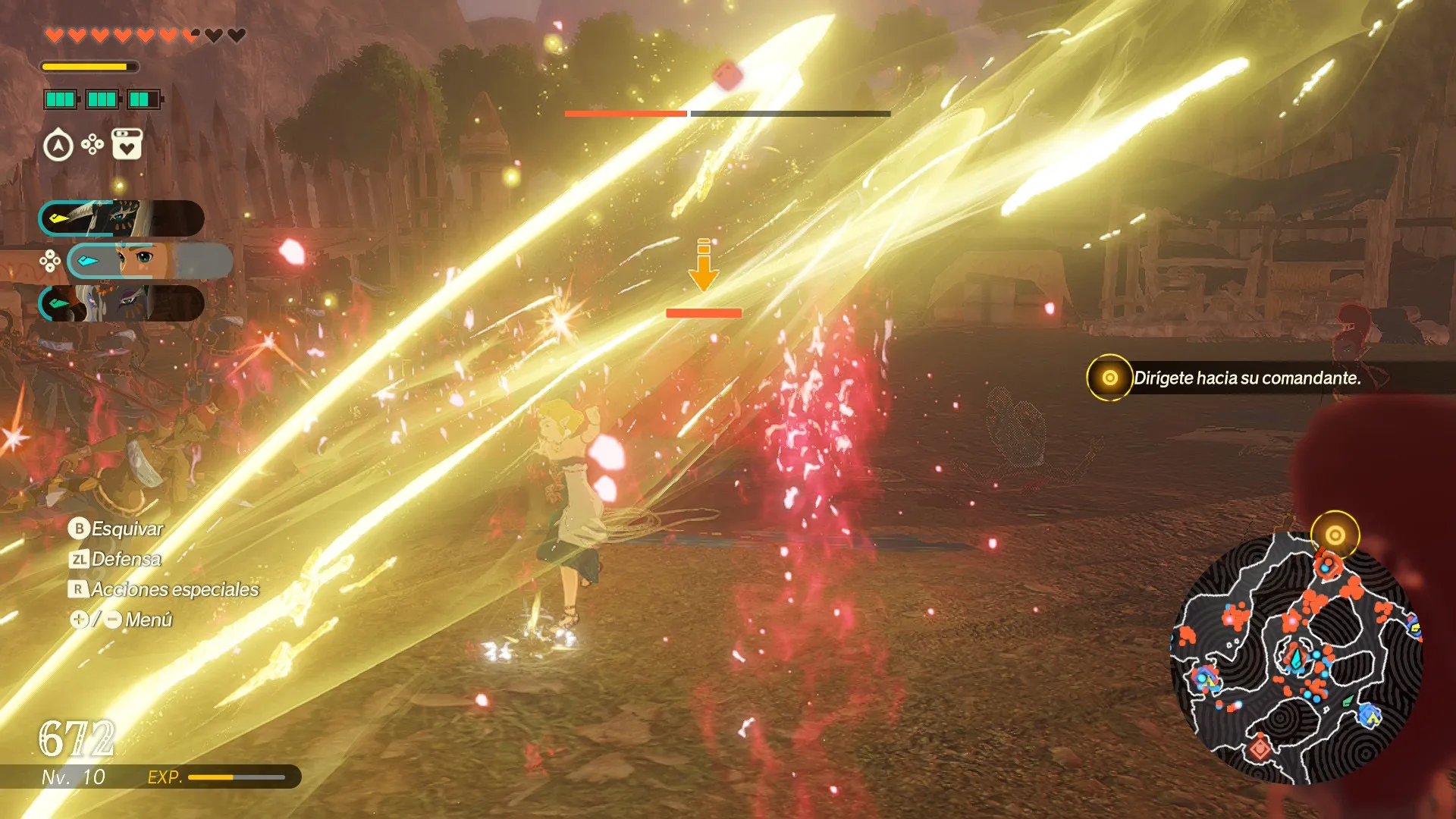
Task: Select the 'Dirígete hacia su comandante' objective
Action: point(1246,378)
